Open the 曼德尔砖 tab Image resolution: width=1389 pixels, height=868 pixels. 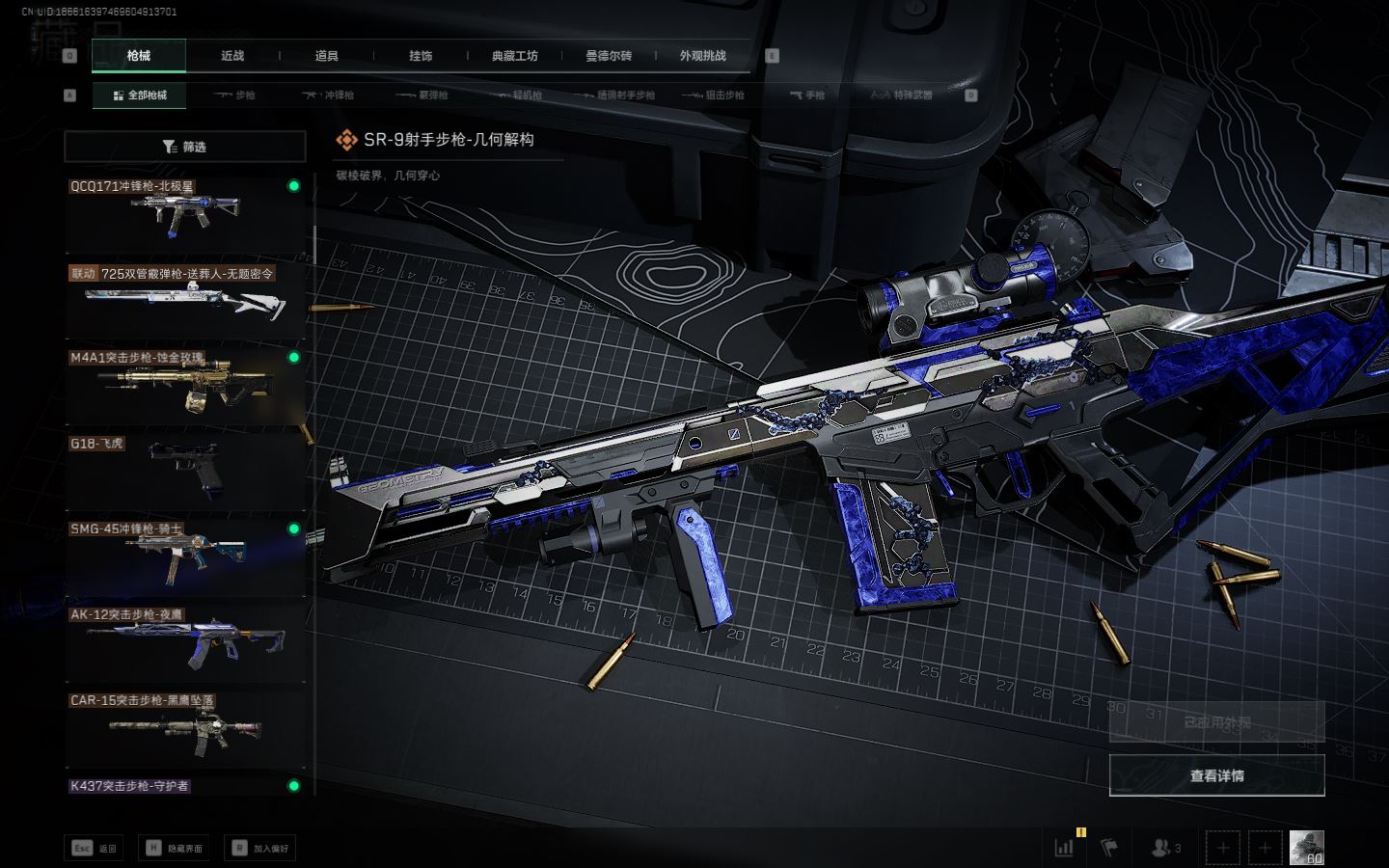pos(609,56)
